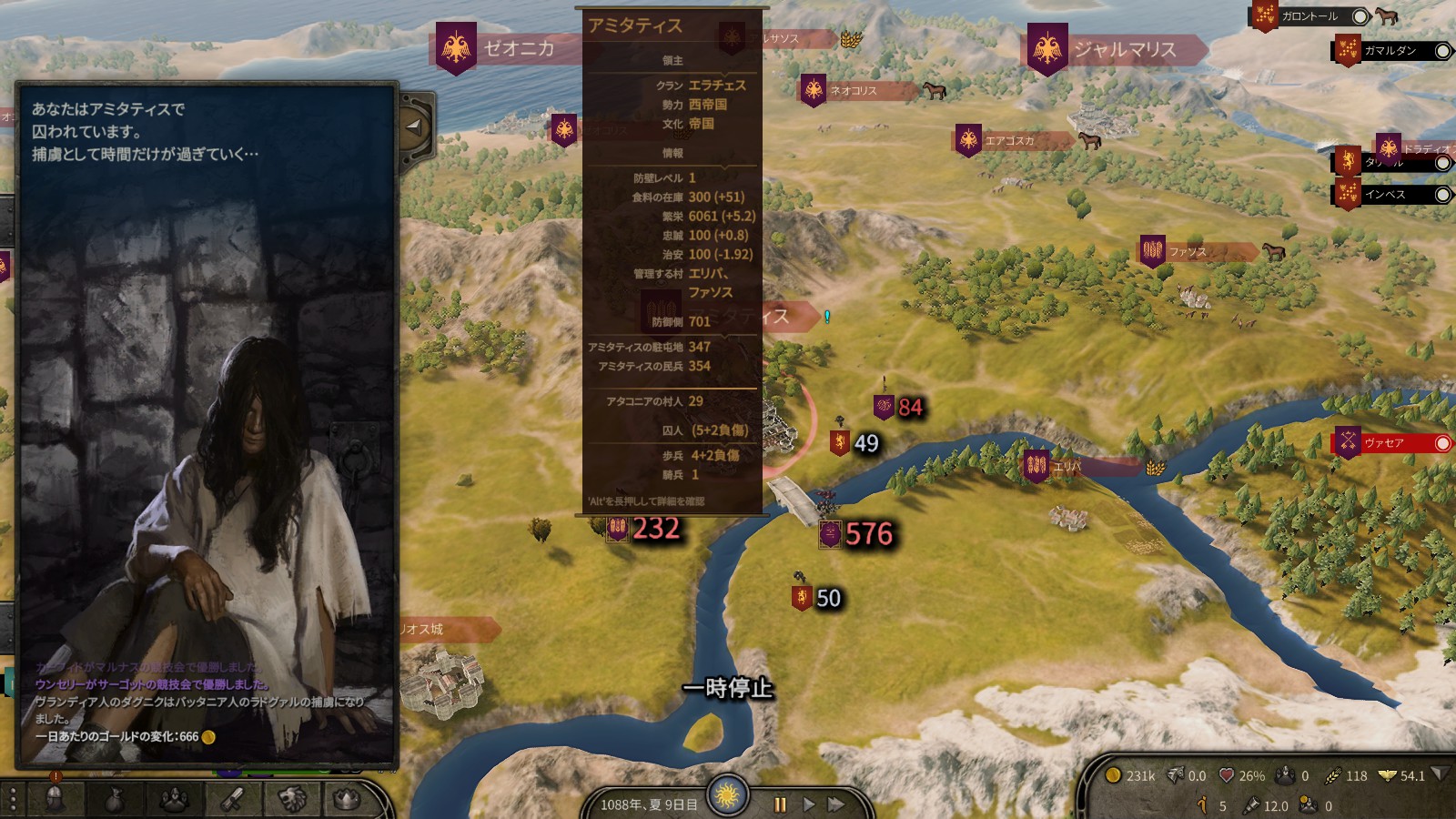Toggle tracking circle on ガマルダン
The image size is (1456, 819).
[1442, 51]
